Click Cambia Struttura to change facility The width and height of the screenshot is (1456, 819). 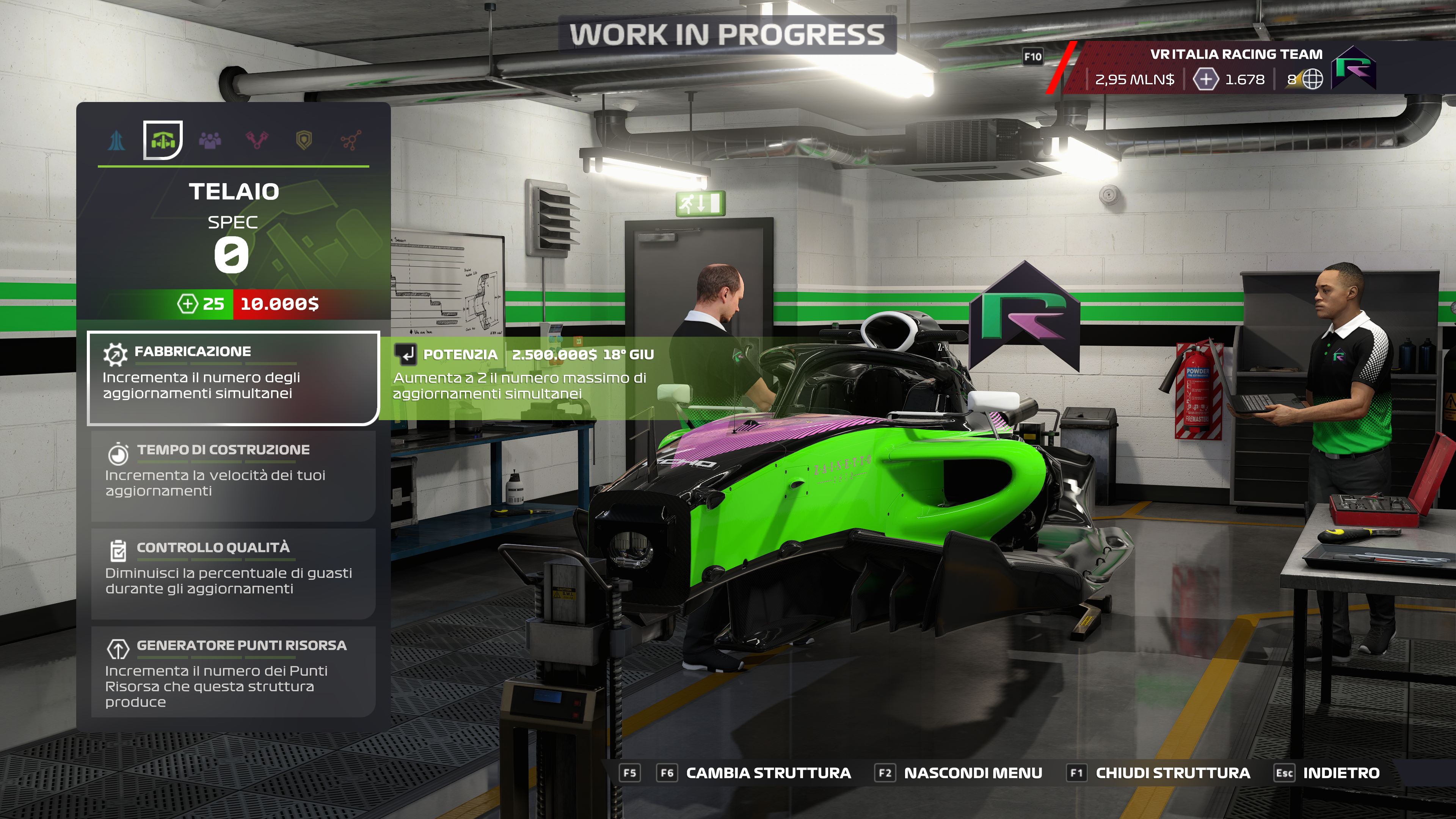[x=767, y=773]
